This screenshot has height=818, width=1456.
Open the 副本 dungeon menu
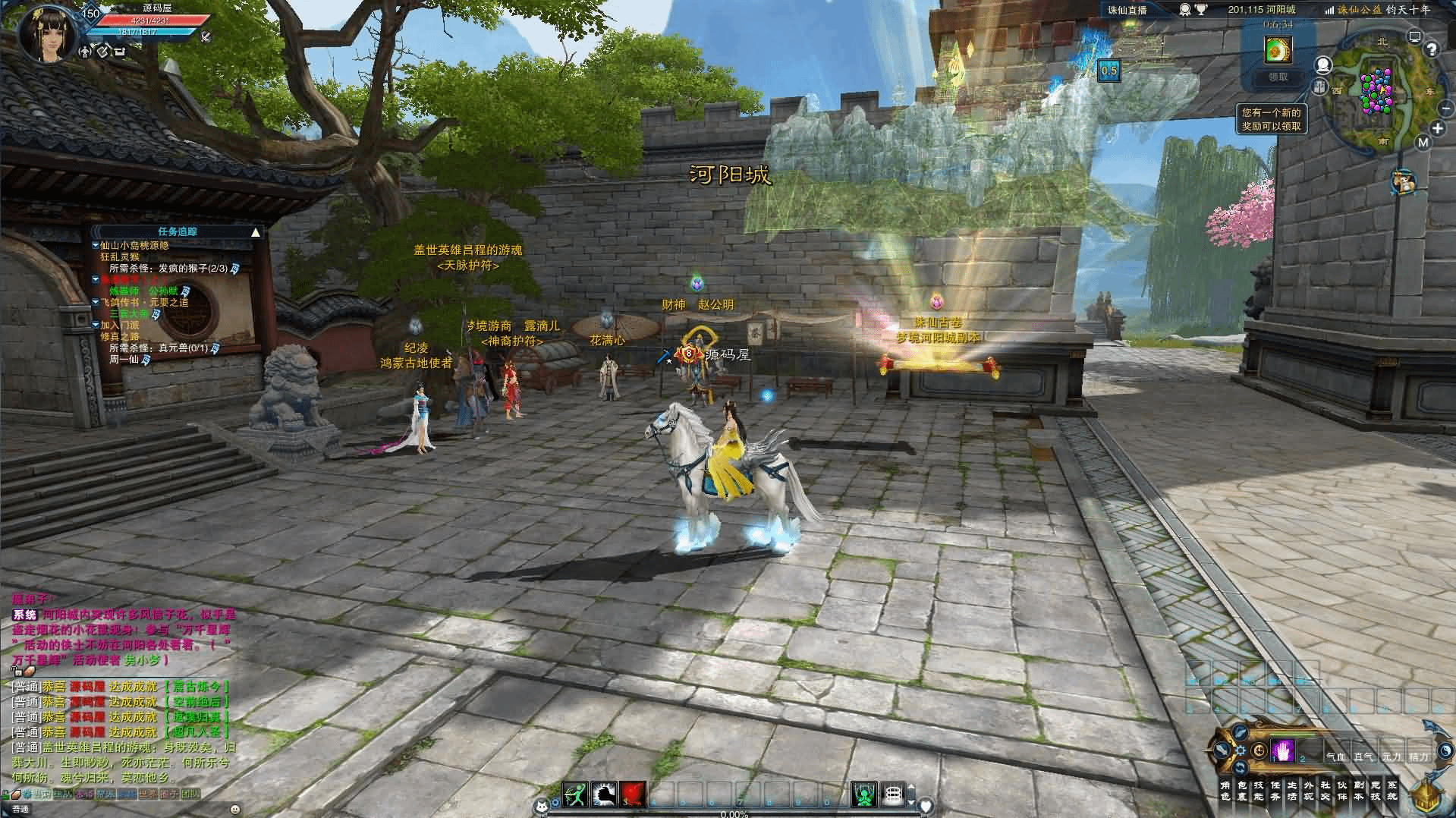tap(1359, 791)
